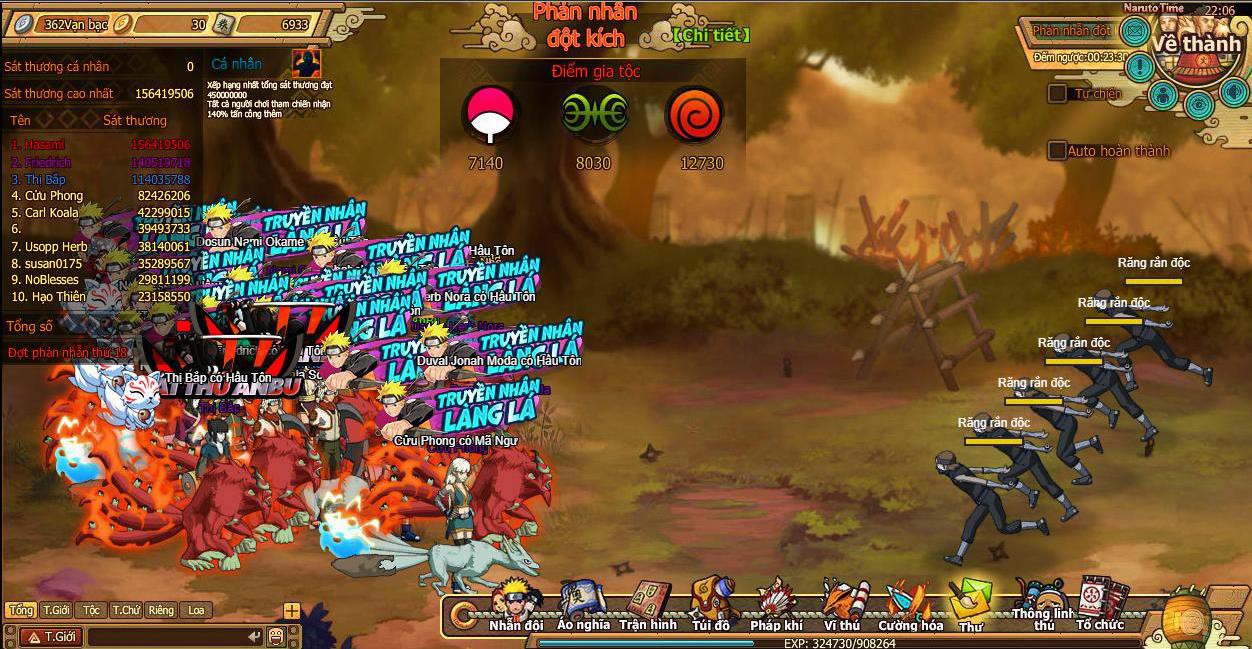Open Trận hình formation menu
Image resolution: width=1252 pixels, height=649 pixels.
click(x=647, y=604)
